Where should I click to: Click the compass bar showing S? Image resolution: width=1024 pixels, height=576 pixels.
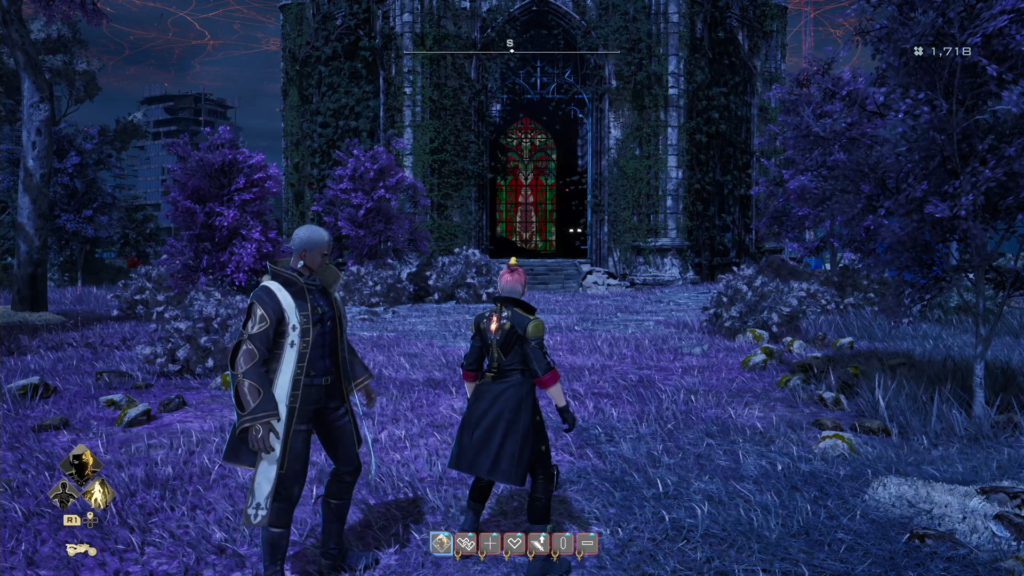(511, 49)
